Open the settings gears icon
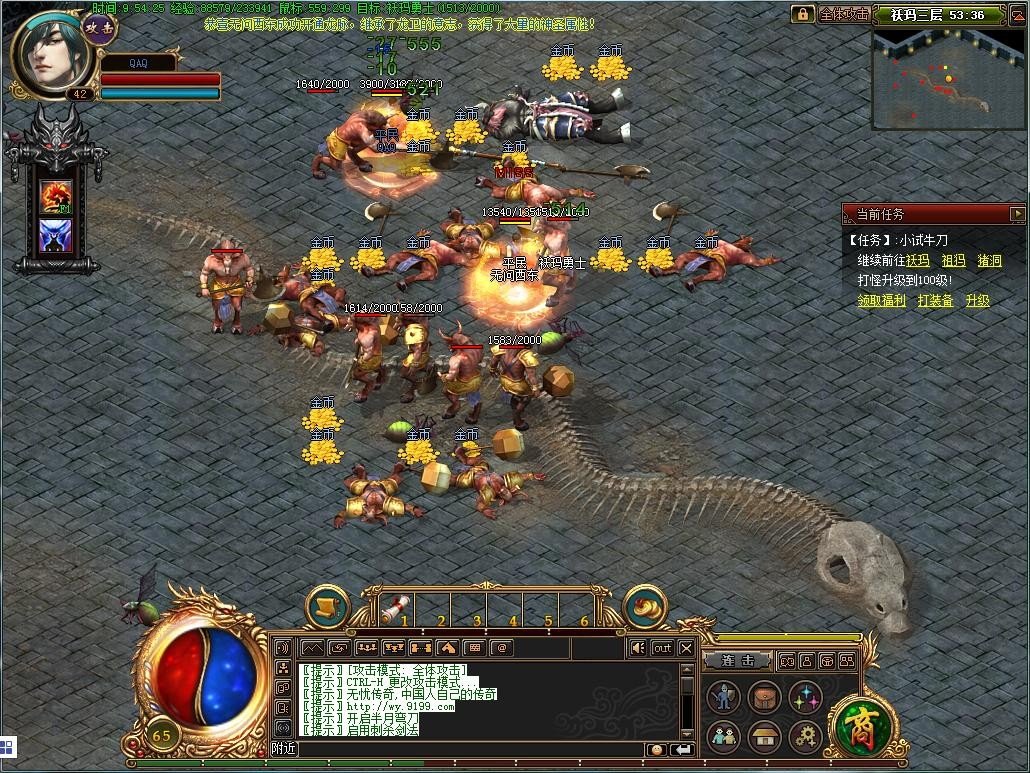This screenshot has width=1030, height=773. pos(804,738)
